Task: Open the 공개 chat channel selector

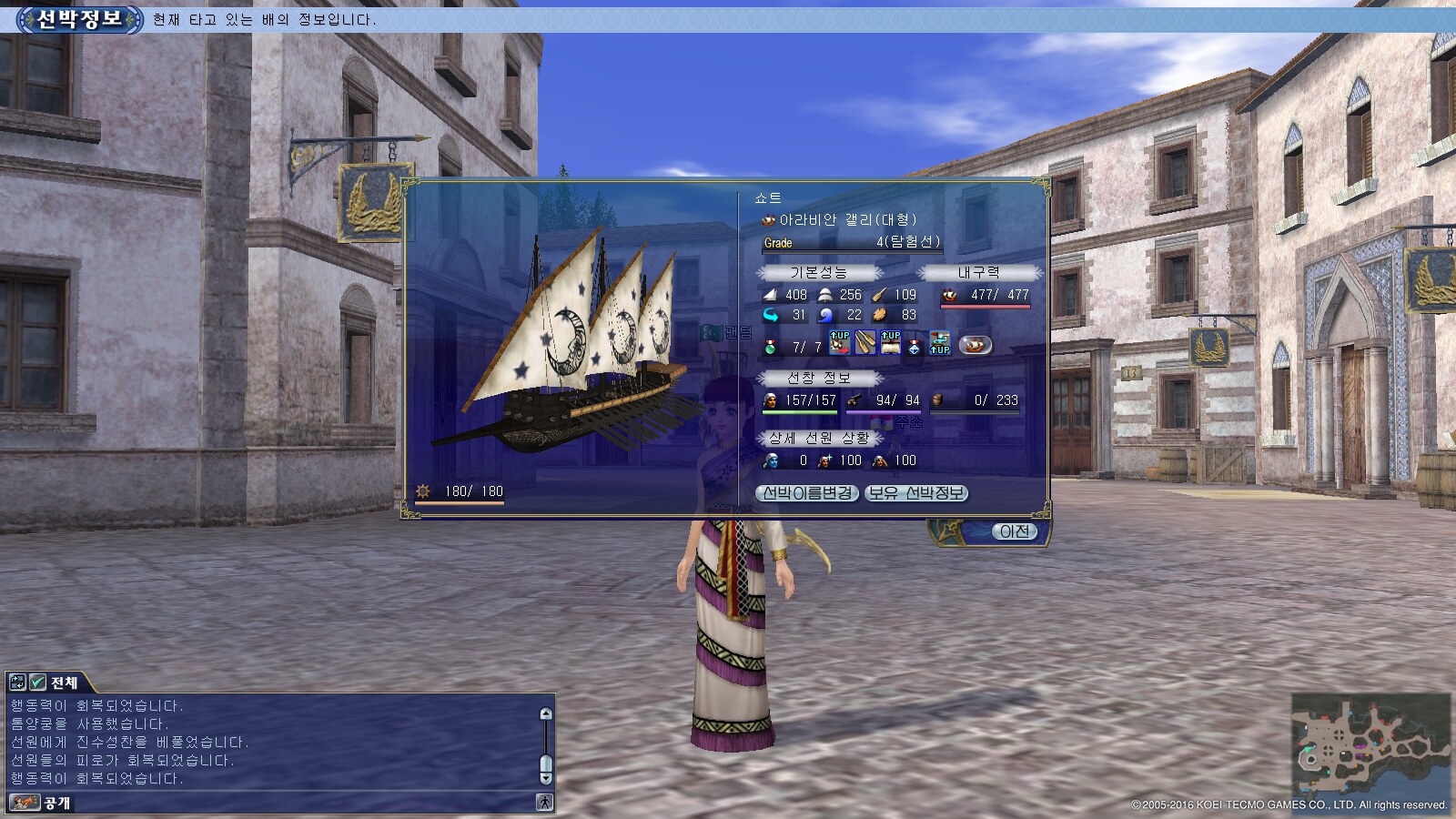Action: [41, 803]
